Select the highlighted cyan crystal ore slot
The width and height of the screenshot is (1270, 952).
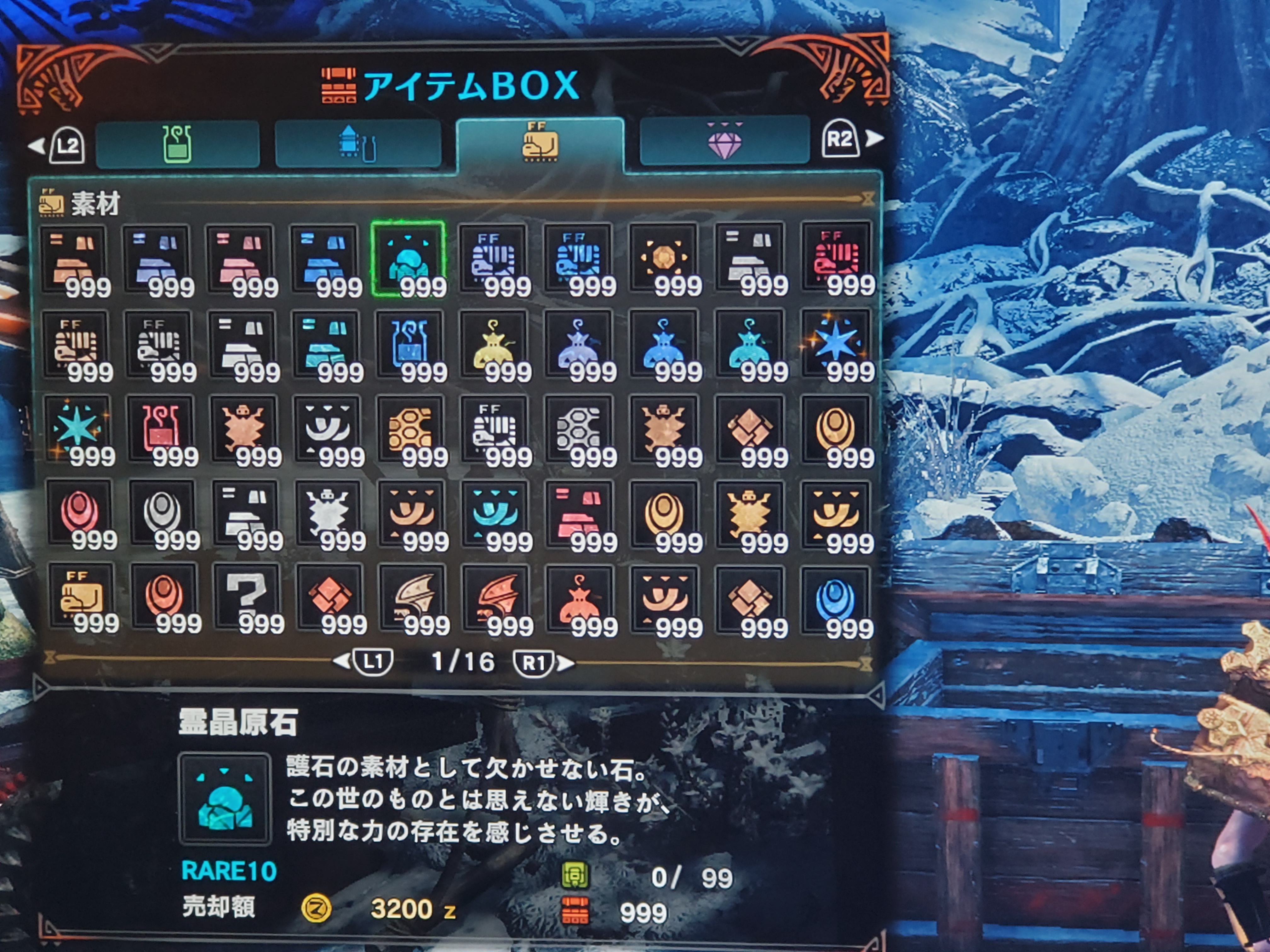coord(408,258)
